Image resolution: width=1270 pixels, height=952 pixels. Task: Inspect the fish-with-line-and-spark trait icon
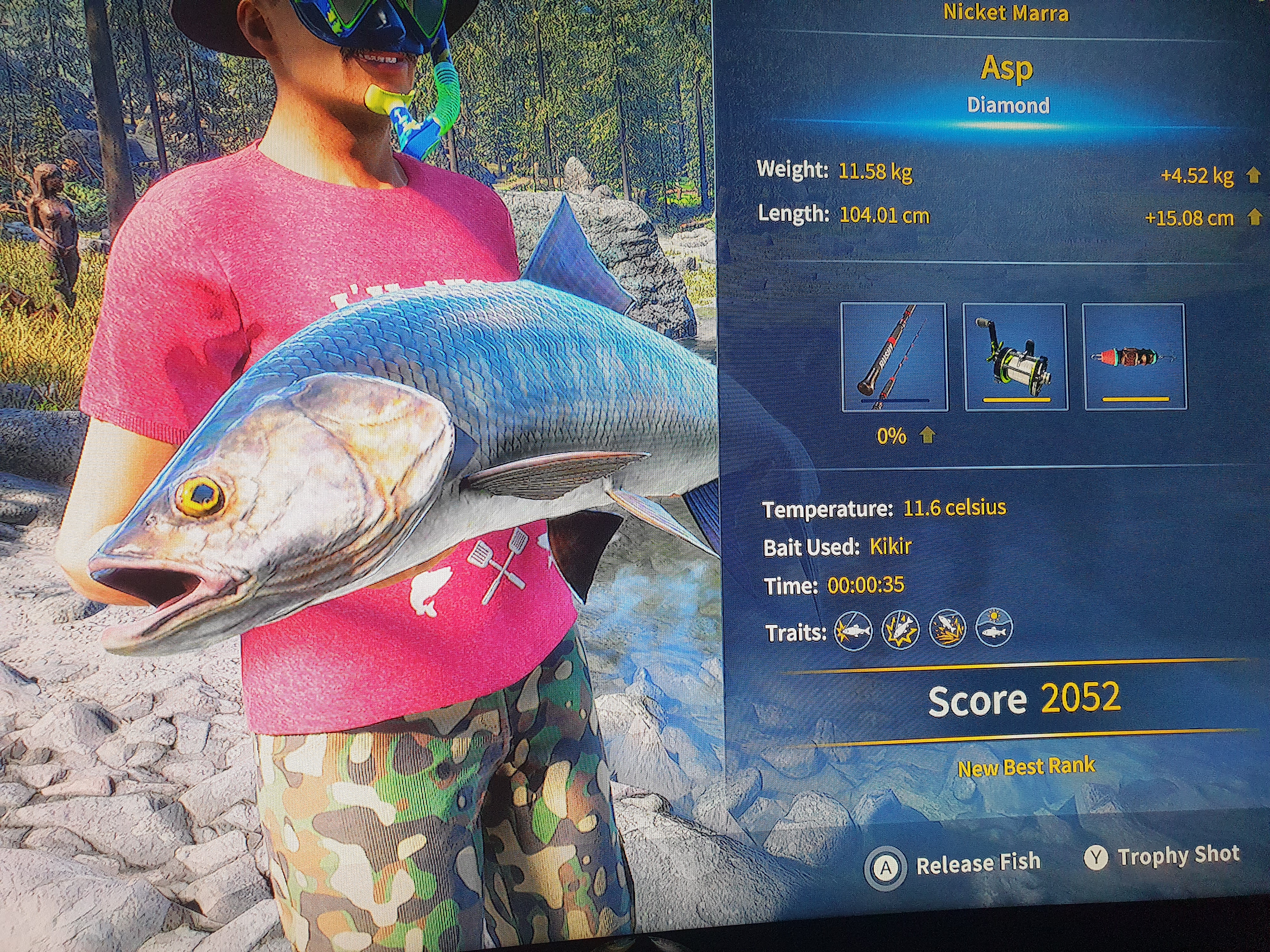point(853,630)
